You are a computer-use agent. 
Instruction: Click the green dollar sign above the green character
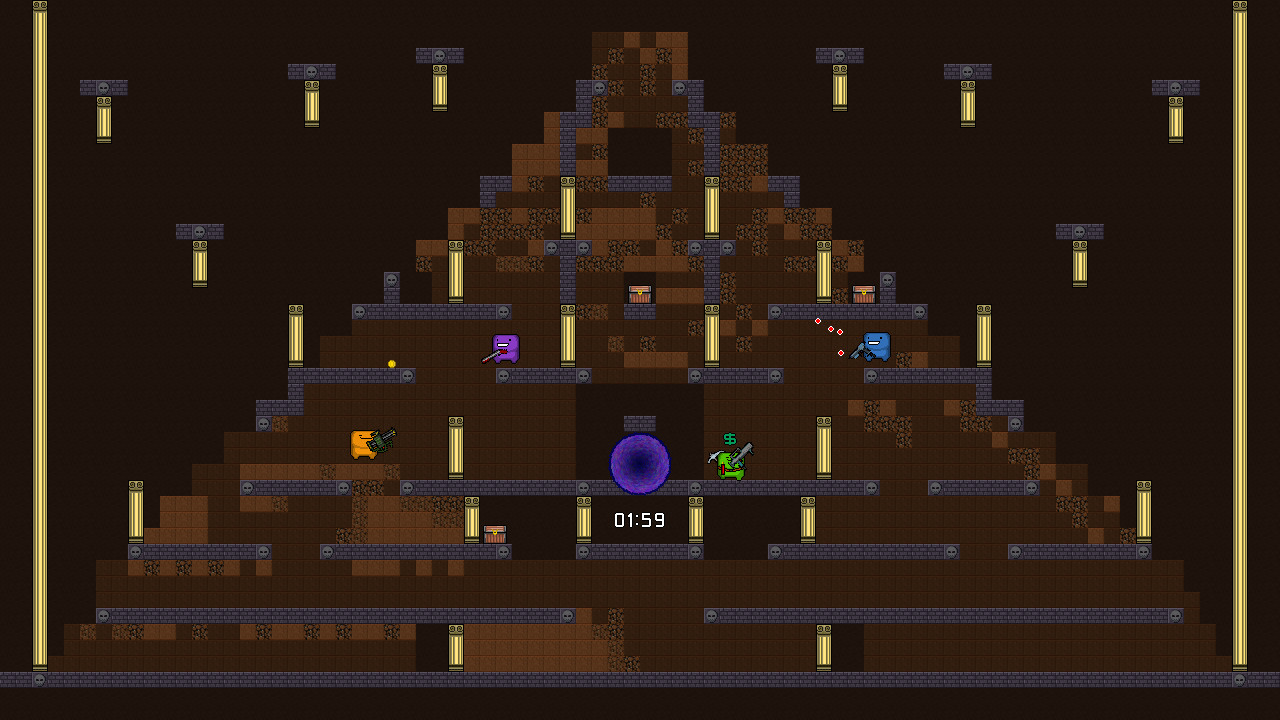point(728,437)
